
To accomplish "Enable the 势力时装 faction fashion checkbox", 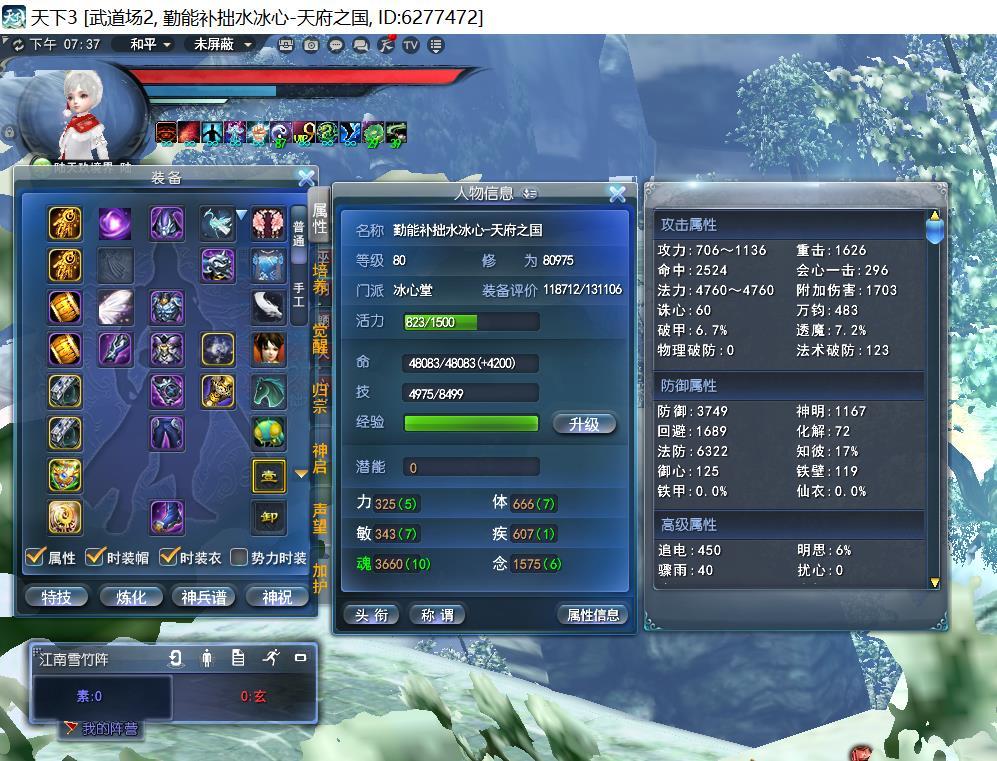I will coord(239,557).
